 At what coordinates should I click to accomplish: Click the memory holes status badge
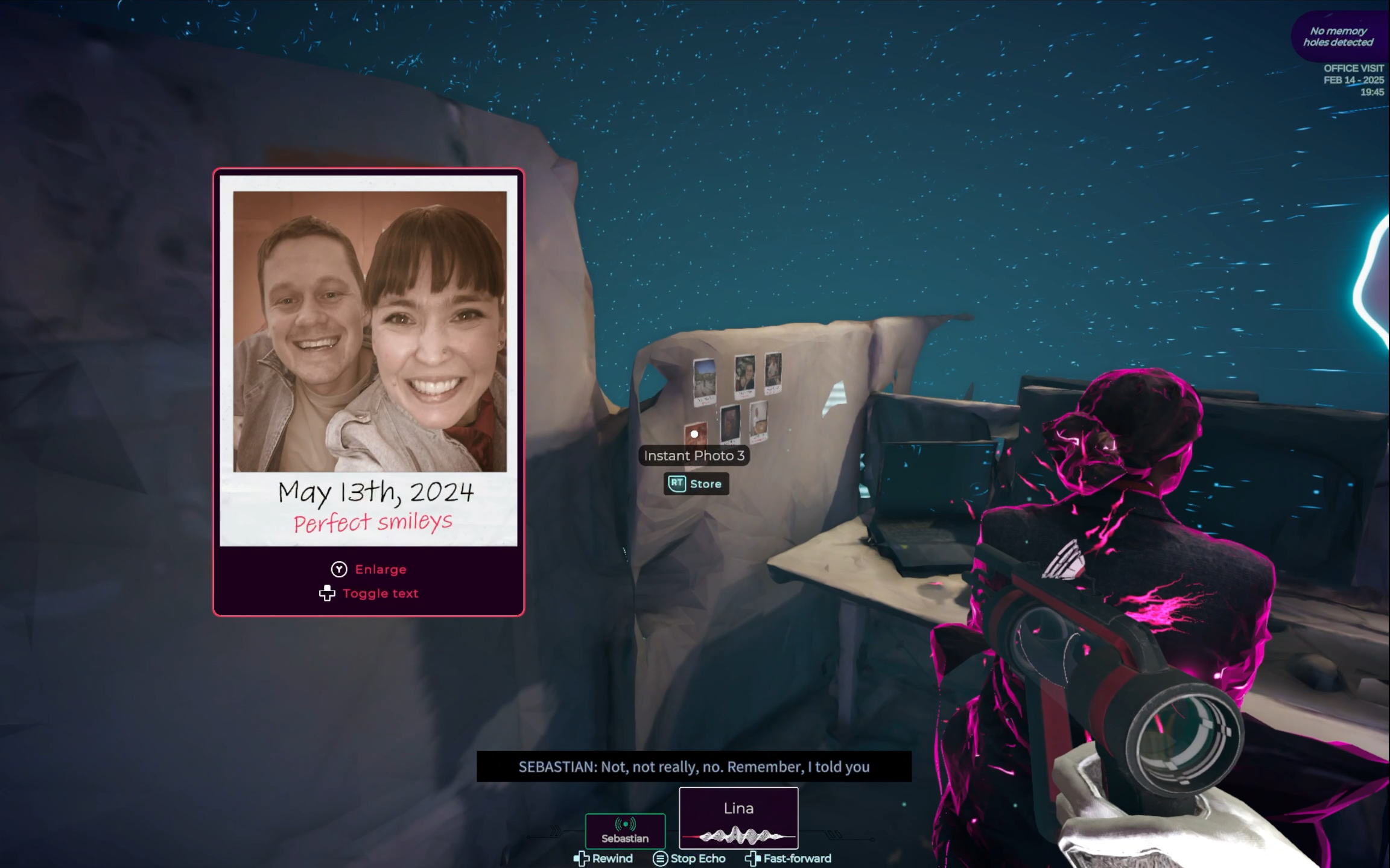click(x=1338, y=37)
